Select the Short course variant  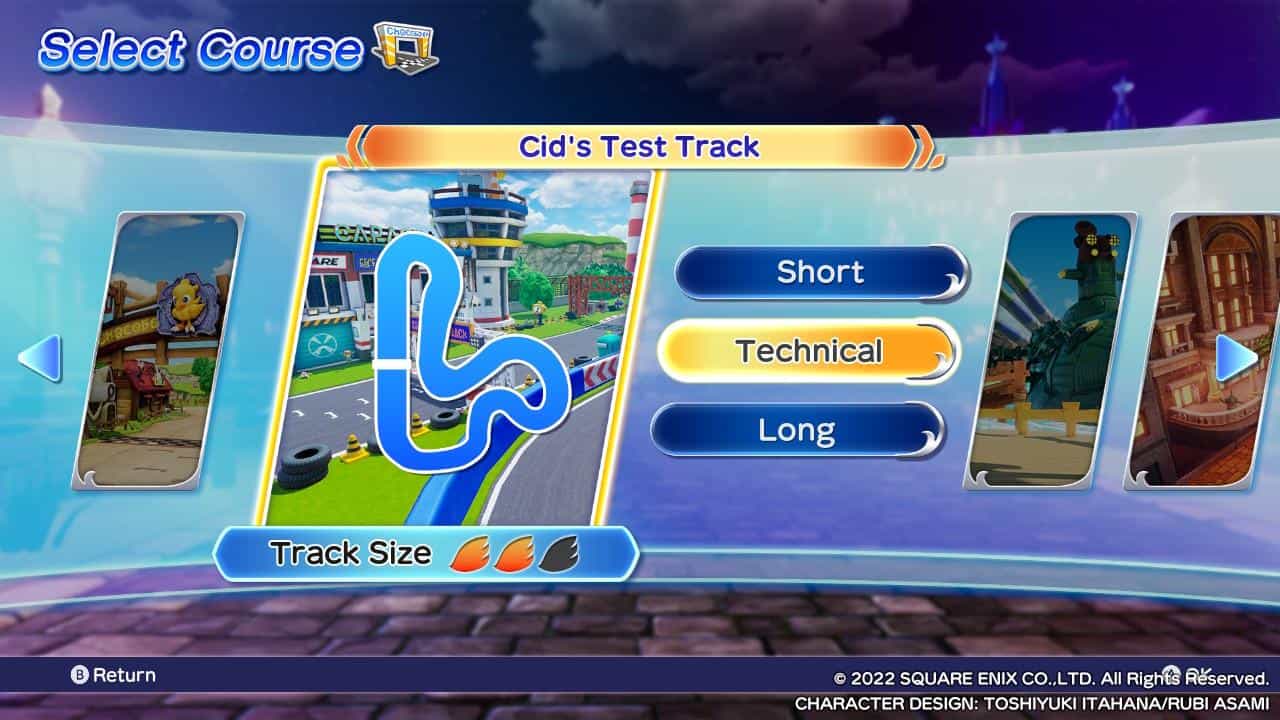[820, 272]
